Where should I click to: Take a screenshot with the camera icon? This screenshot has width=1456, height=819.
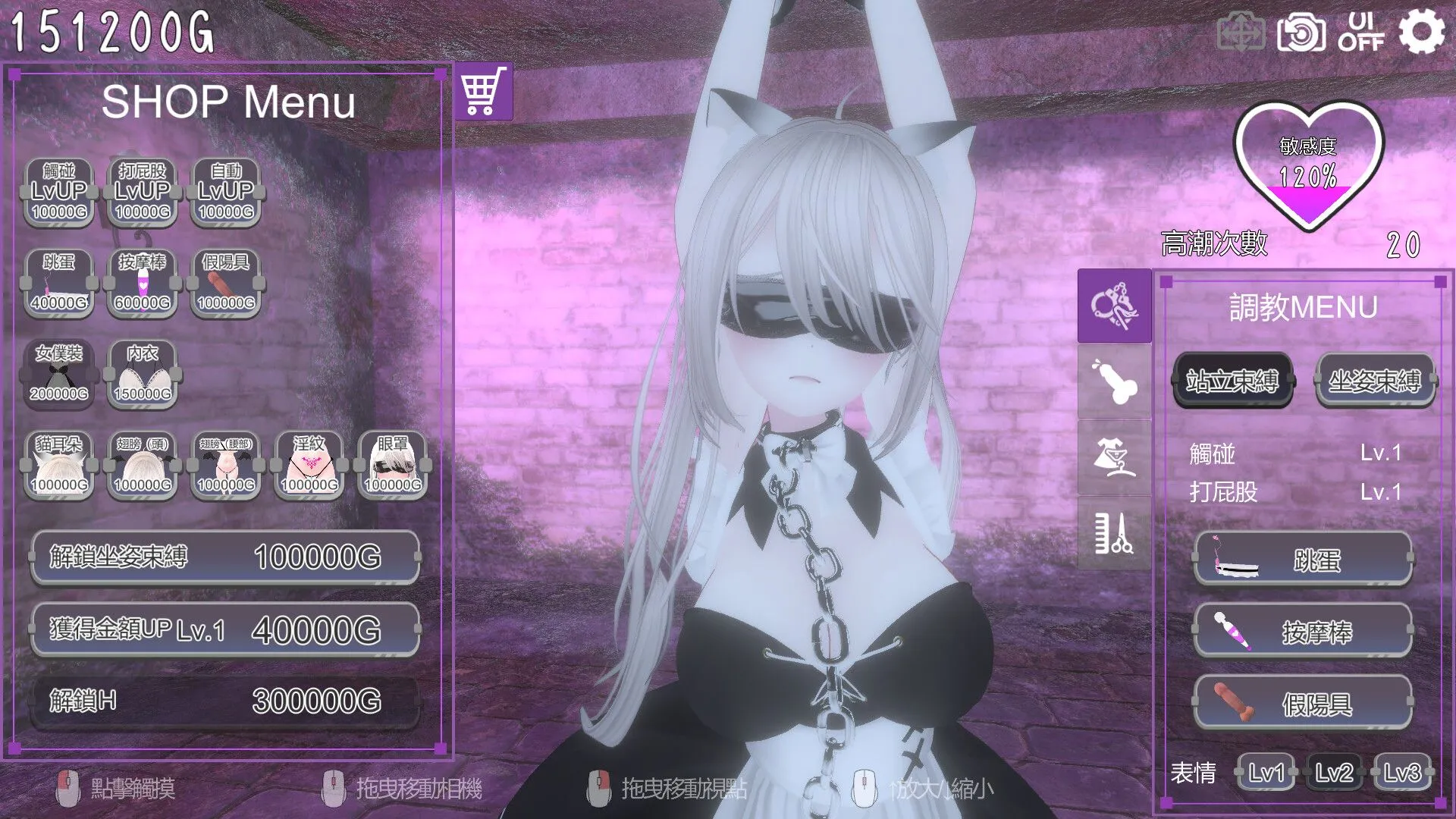point(1301,33)
